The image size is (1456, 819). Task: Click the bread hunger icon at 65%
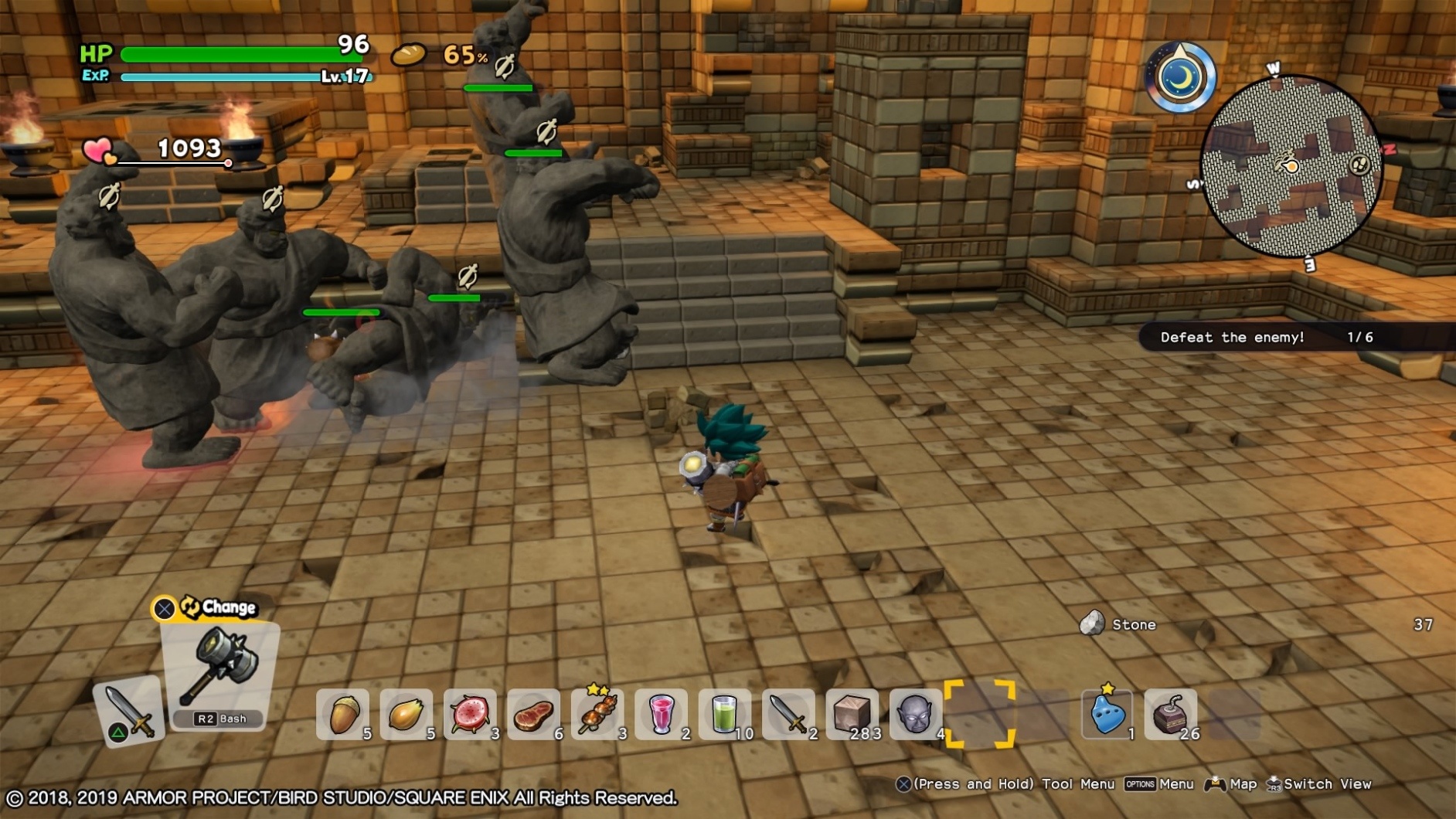(407, 56)
